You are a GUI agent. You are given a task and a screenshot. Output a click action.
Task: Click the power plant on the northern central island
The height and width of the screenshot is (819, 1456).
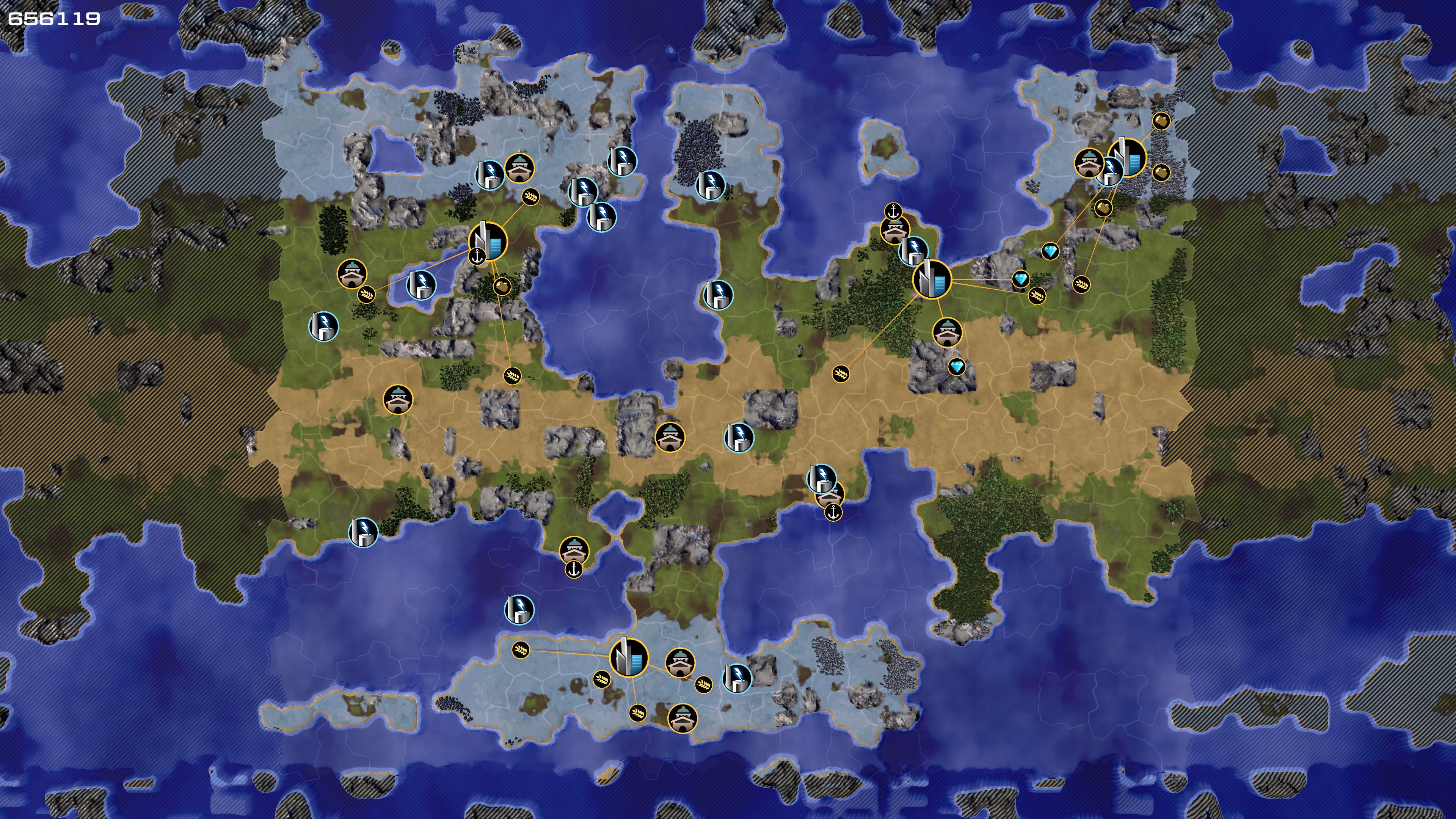point(710,185)
